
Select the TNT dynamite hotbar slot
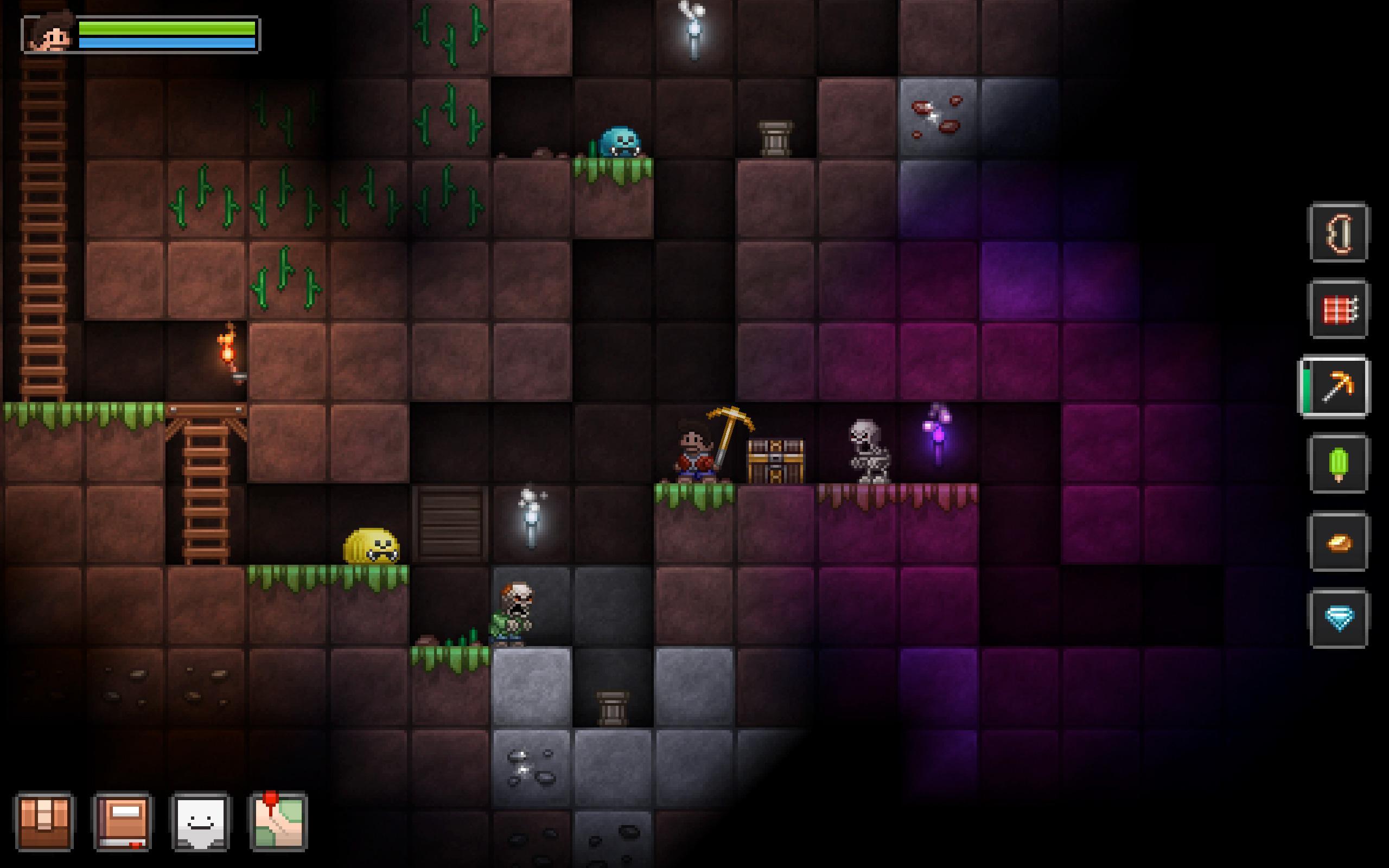point(1339,310)
